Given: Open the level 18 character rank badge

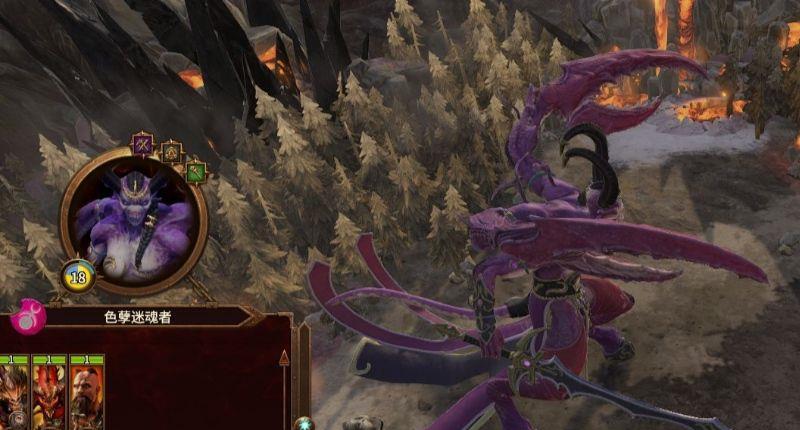Looking at the screenshot, I should click(78, 276).
